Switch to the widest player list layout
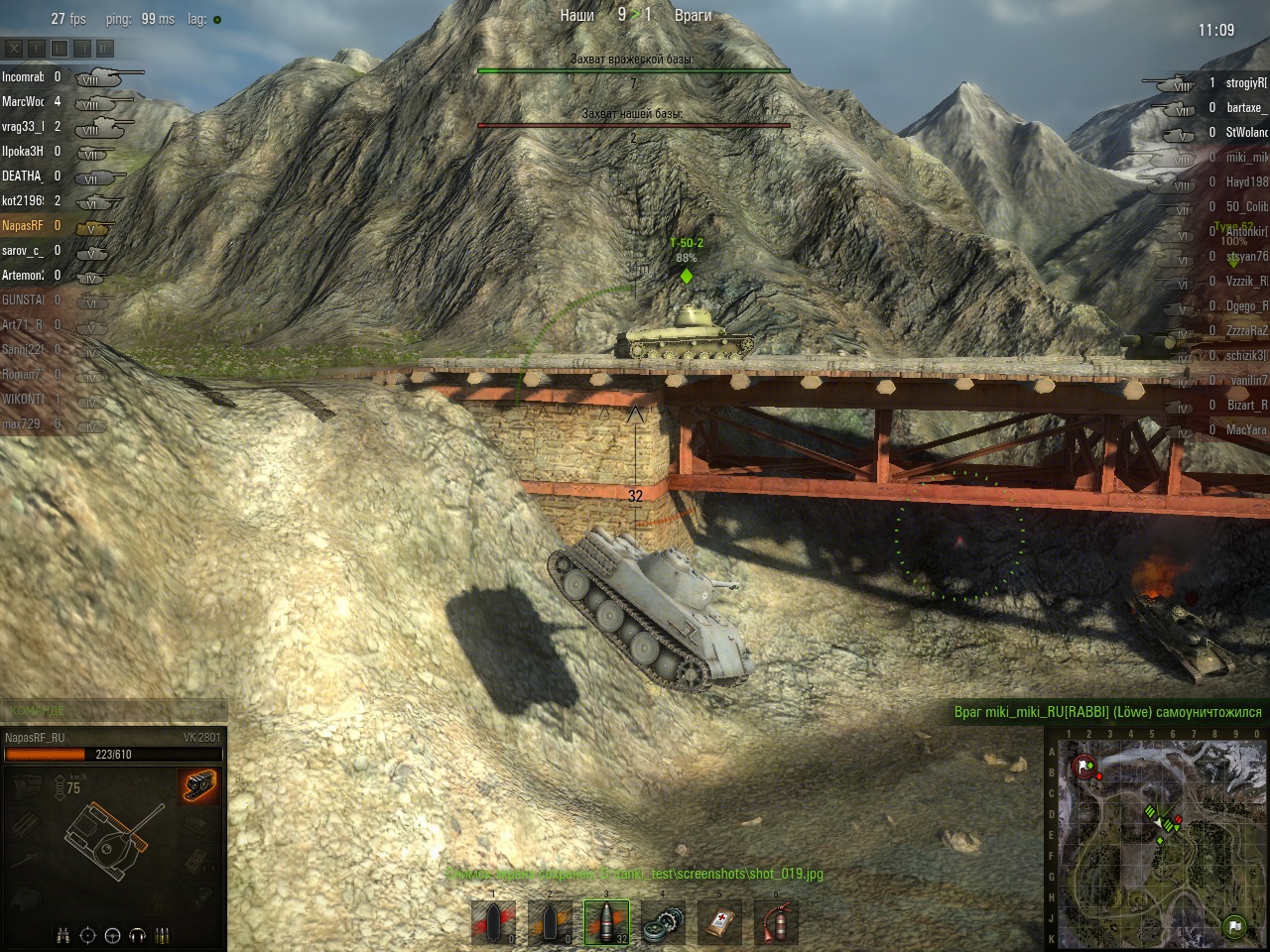The width and height of the screenshot is (1270, 952). pos(105,48)
